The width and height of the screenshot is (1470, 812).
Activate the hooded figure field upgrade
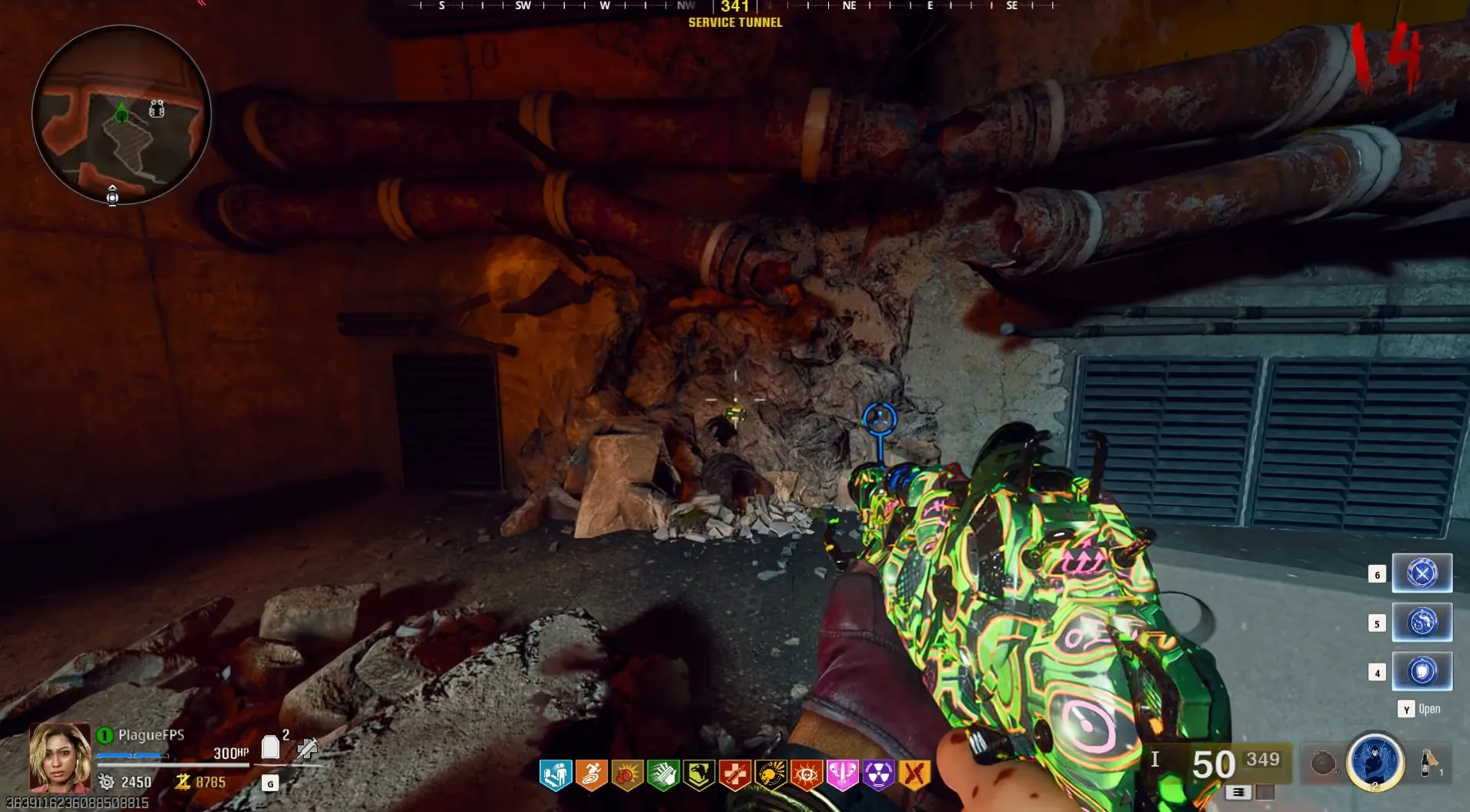pyautogui.click(x=1375, y=761)
